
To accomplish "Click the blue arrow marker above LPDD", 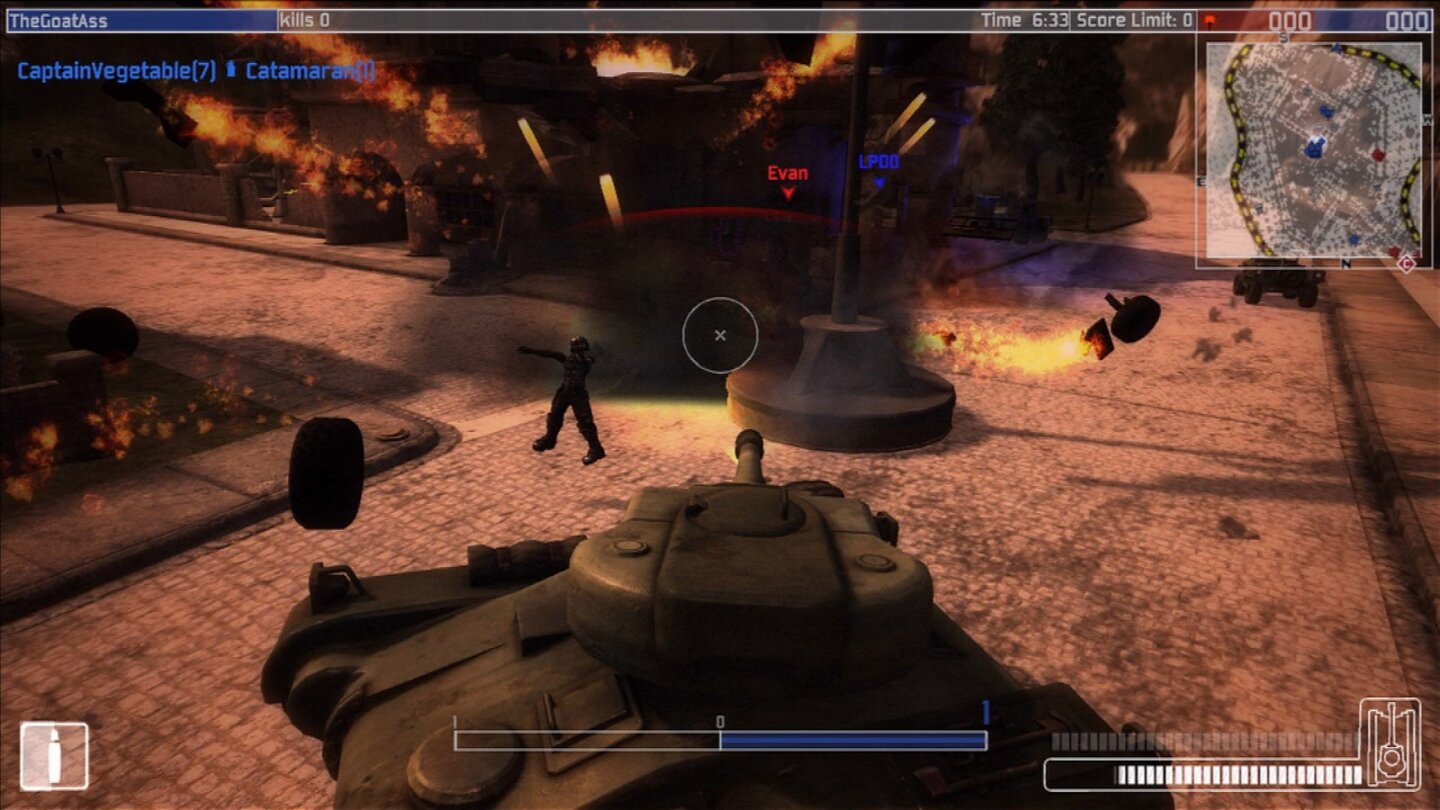I will (881, 183).
